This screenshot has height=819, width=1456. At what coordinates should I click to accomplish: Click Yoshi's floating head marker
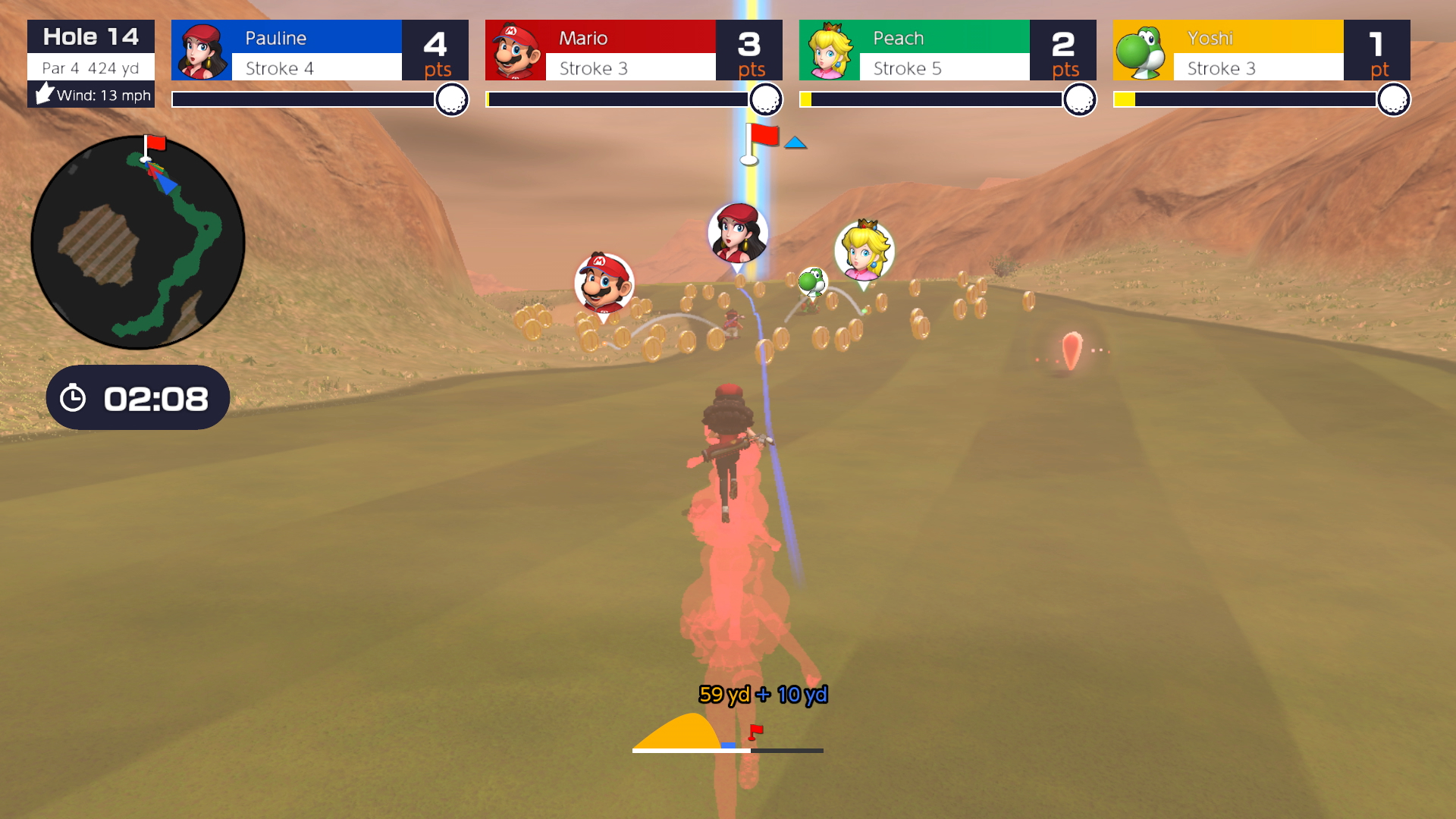812,282
